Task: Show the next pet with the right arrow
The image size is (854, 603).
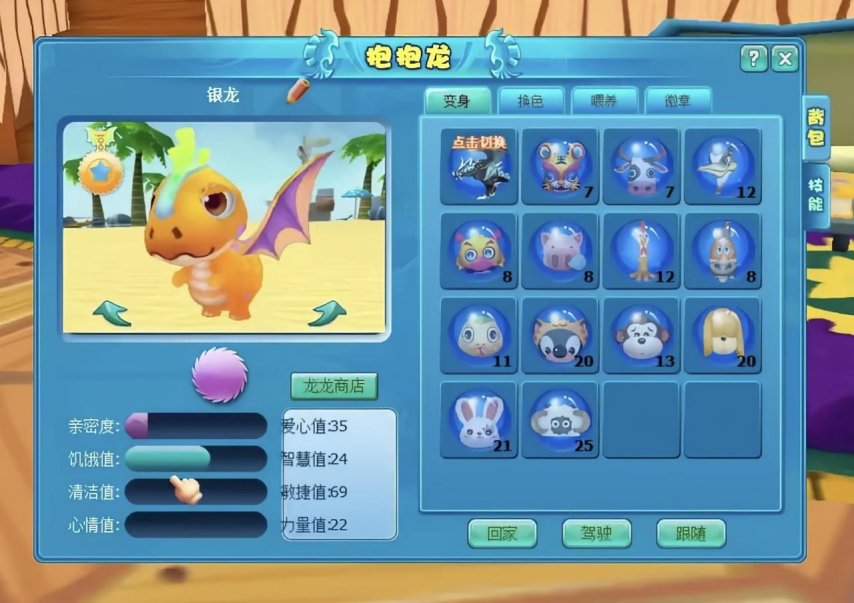Action: click(326, 314)
